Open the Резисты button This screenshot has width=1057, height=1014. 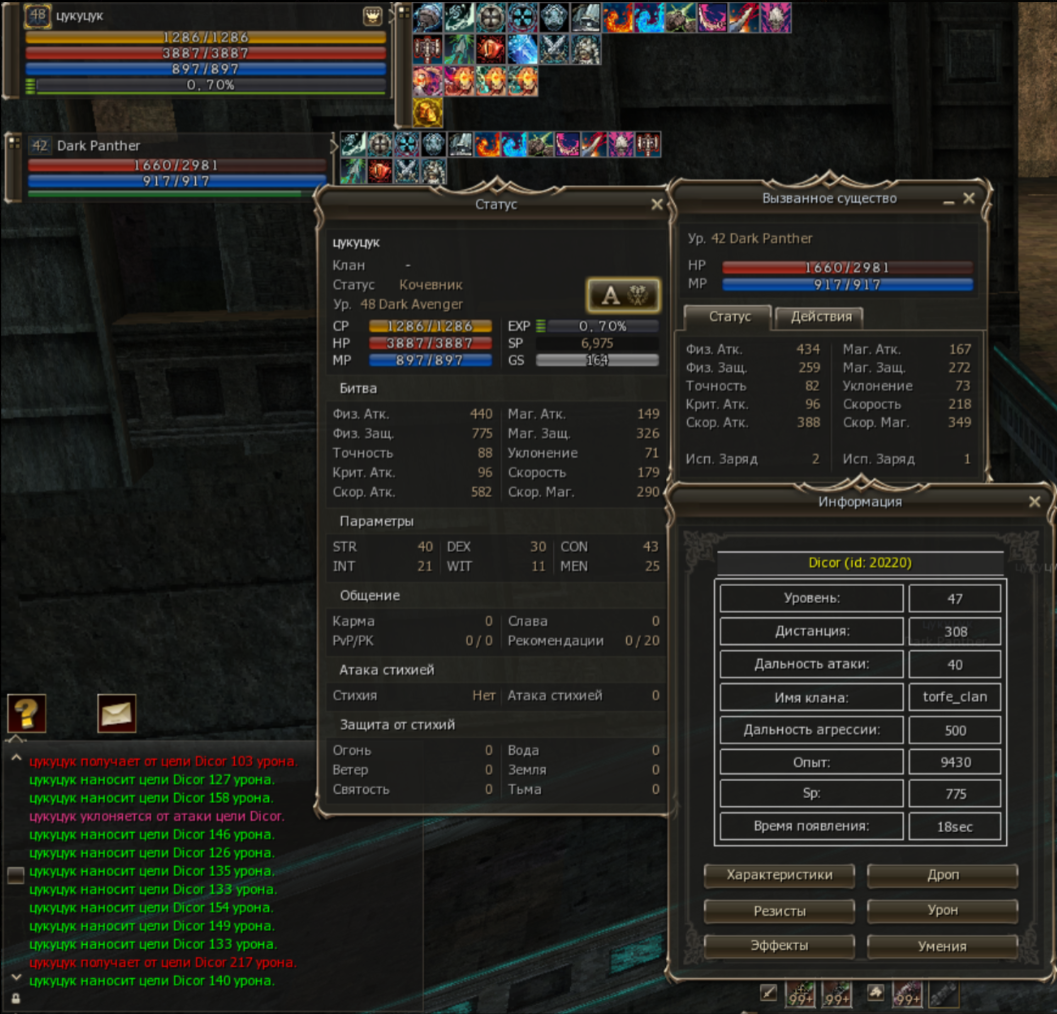(x=779, y=911)
